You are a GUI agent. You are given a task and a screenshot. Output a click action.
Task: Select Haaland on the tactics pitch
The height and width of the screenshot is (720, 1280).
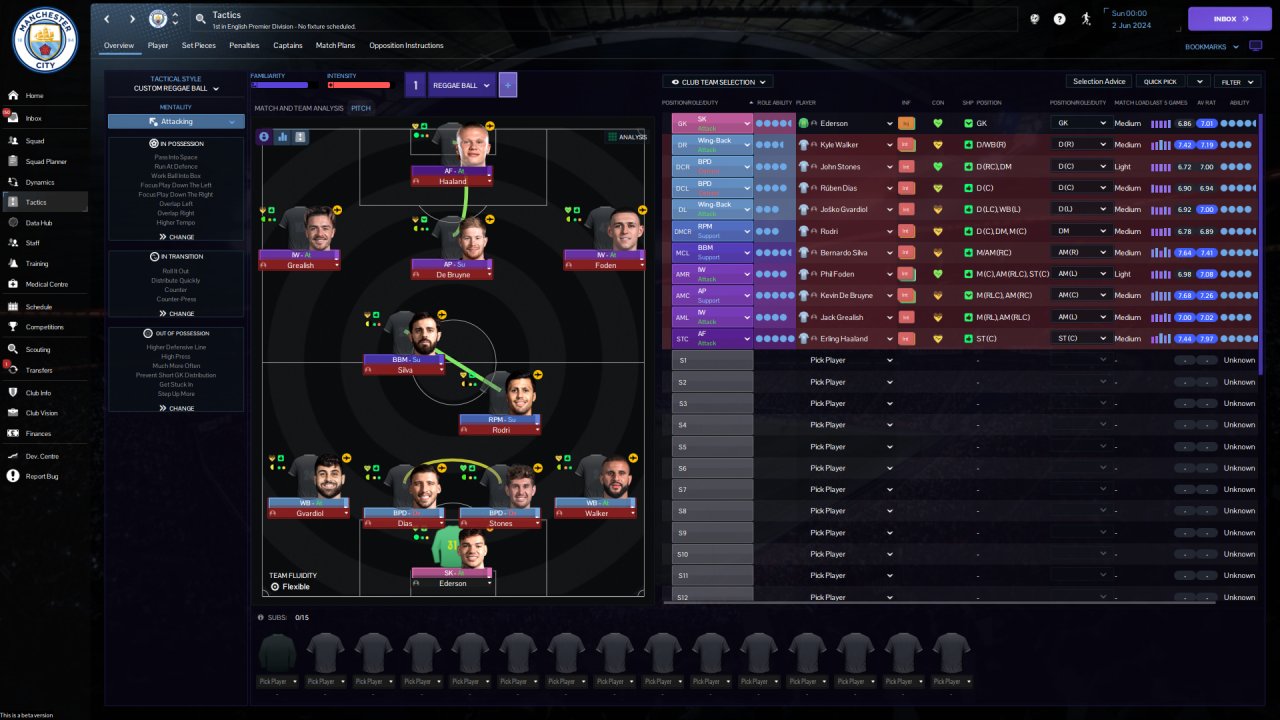[452, 181]
